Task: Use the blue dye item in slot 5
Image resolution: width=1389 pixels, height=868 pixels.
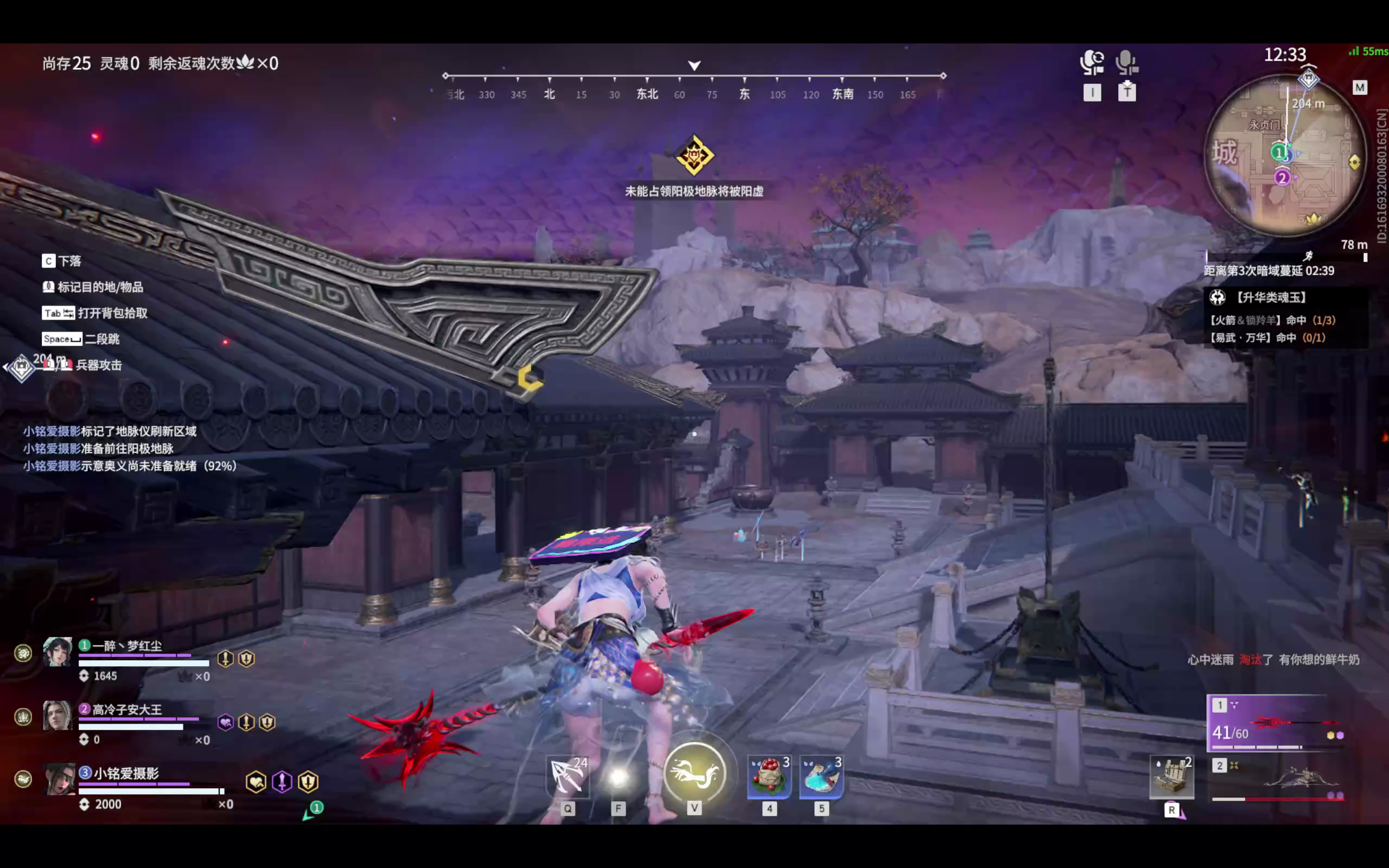Action: tap(822, 776)
